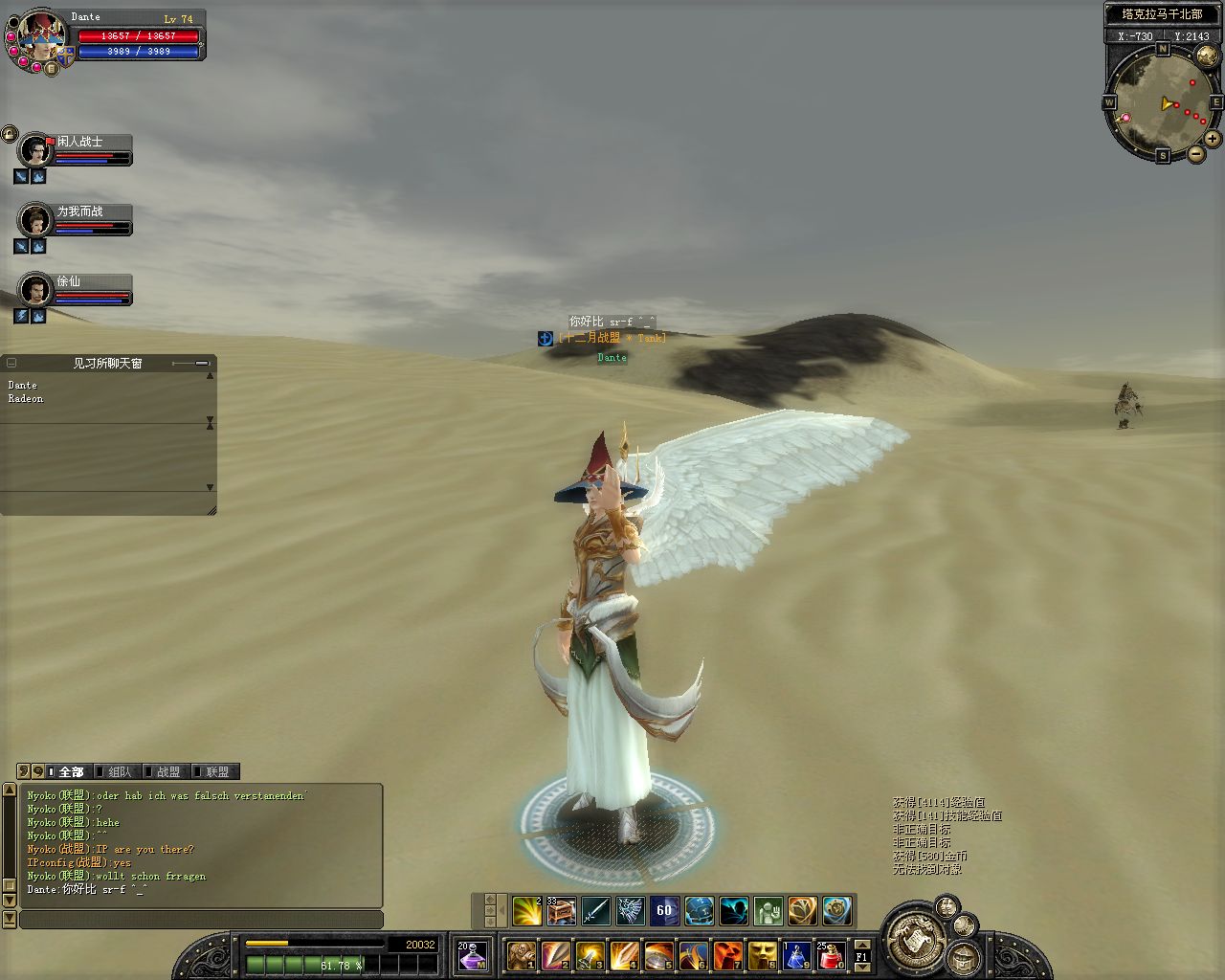Open the world map globe button
The height and width of the screenshot is (980, 1225).
click(x=1206, y=55)
